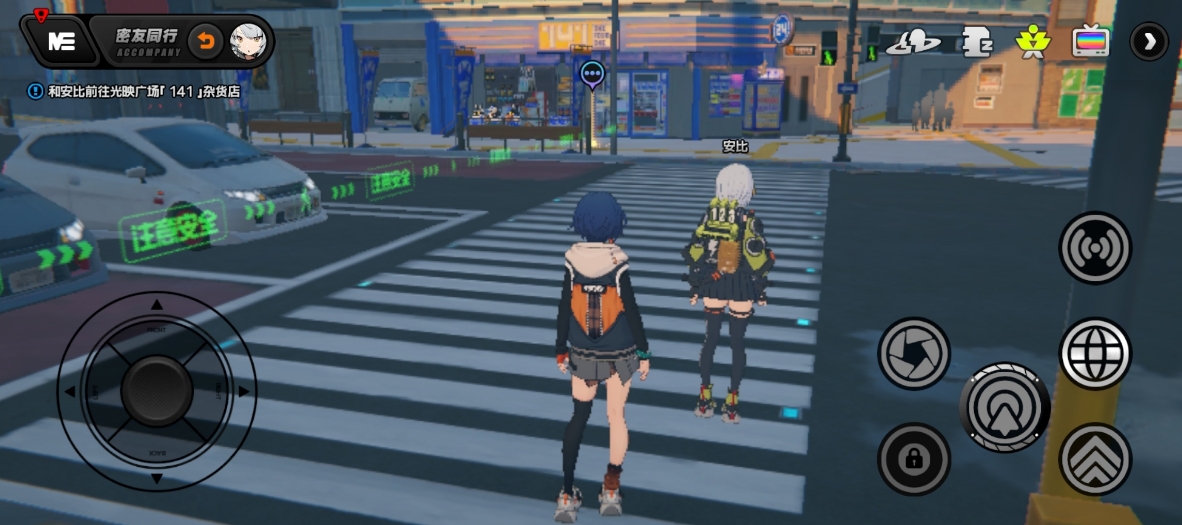Open the cracked planet icon in top bar
The height and width of the screenshot is (525, 1182).
(912, 42)
